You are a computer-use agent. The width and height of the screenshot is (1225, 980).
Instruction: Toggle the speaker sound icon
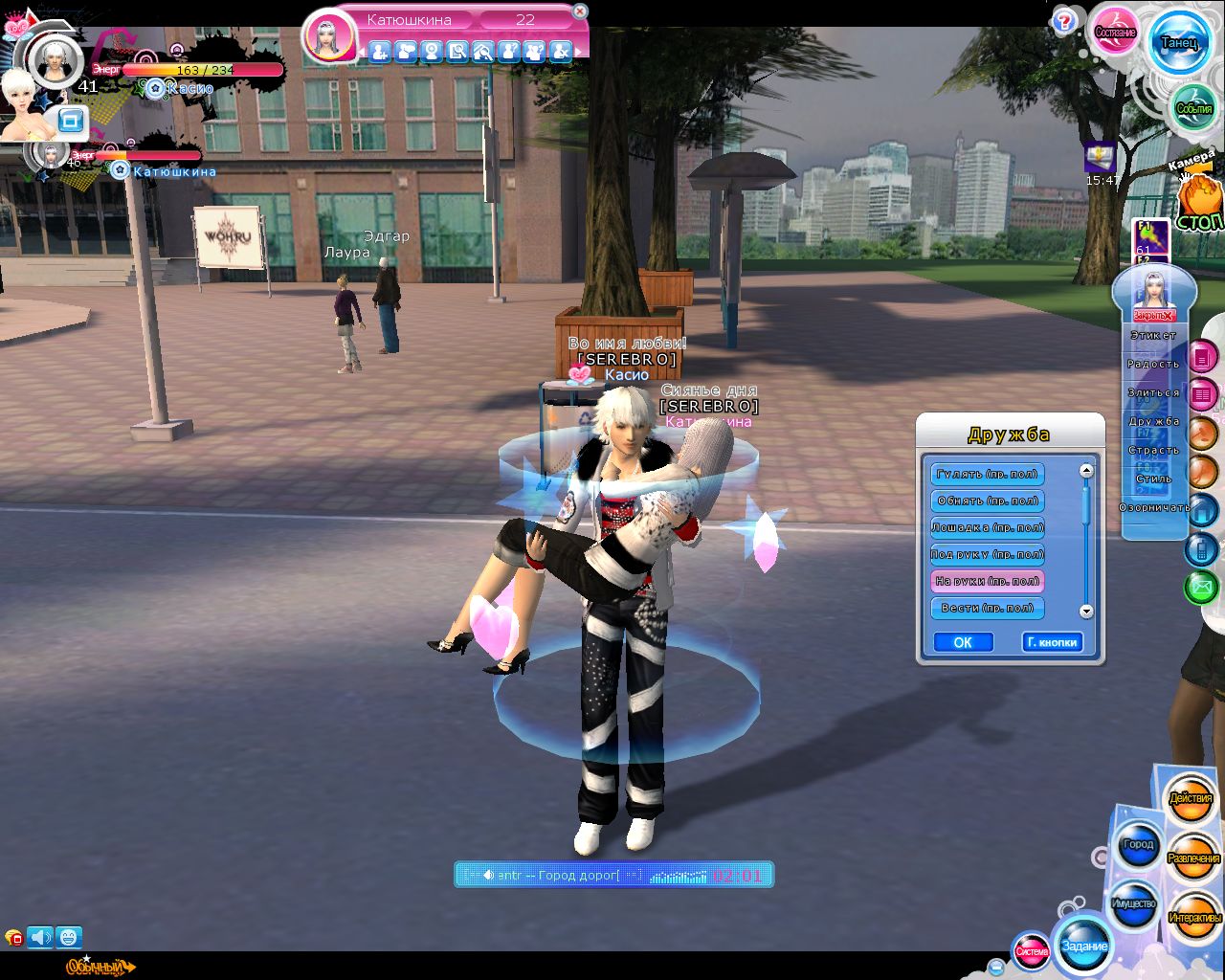39,937
